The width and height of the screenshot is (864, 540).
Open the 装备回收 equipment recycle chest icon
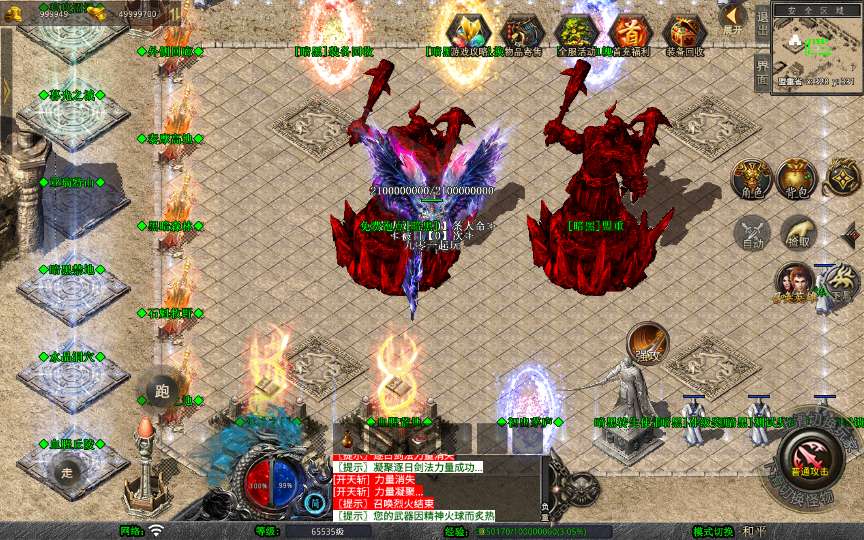click(x=685, y=32)
